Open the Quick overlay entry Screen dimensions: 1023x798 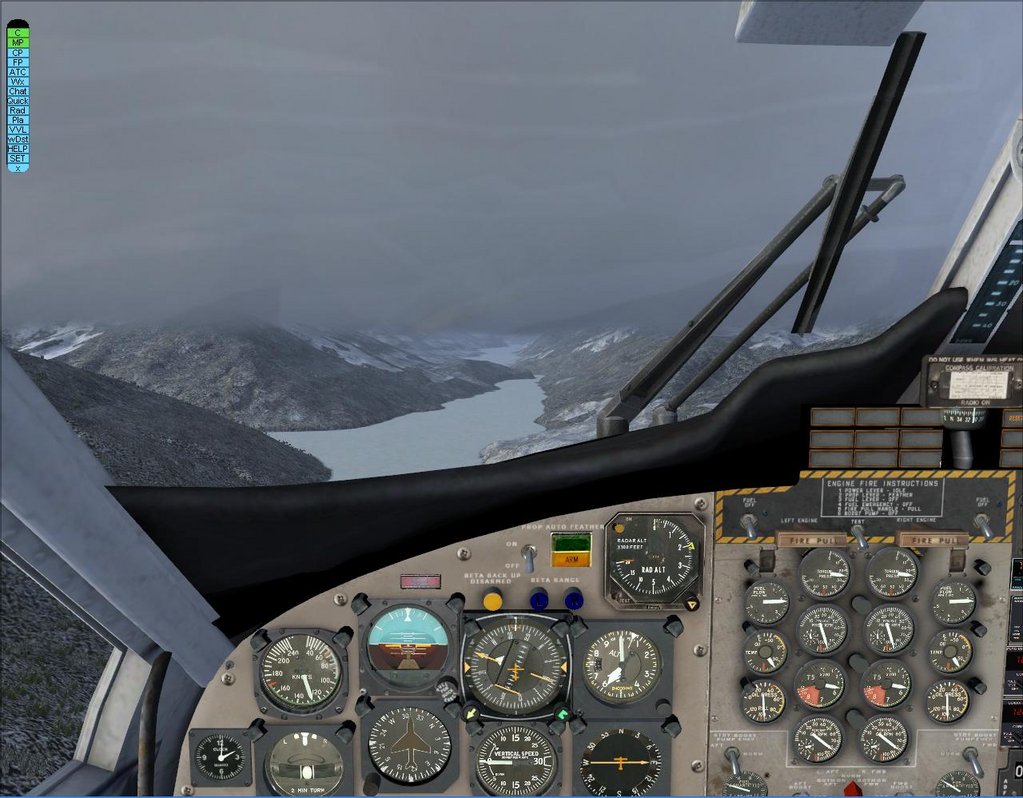18,101
